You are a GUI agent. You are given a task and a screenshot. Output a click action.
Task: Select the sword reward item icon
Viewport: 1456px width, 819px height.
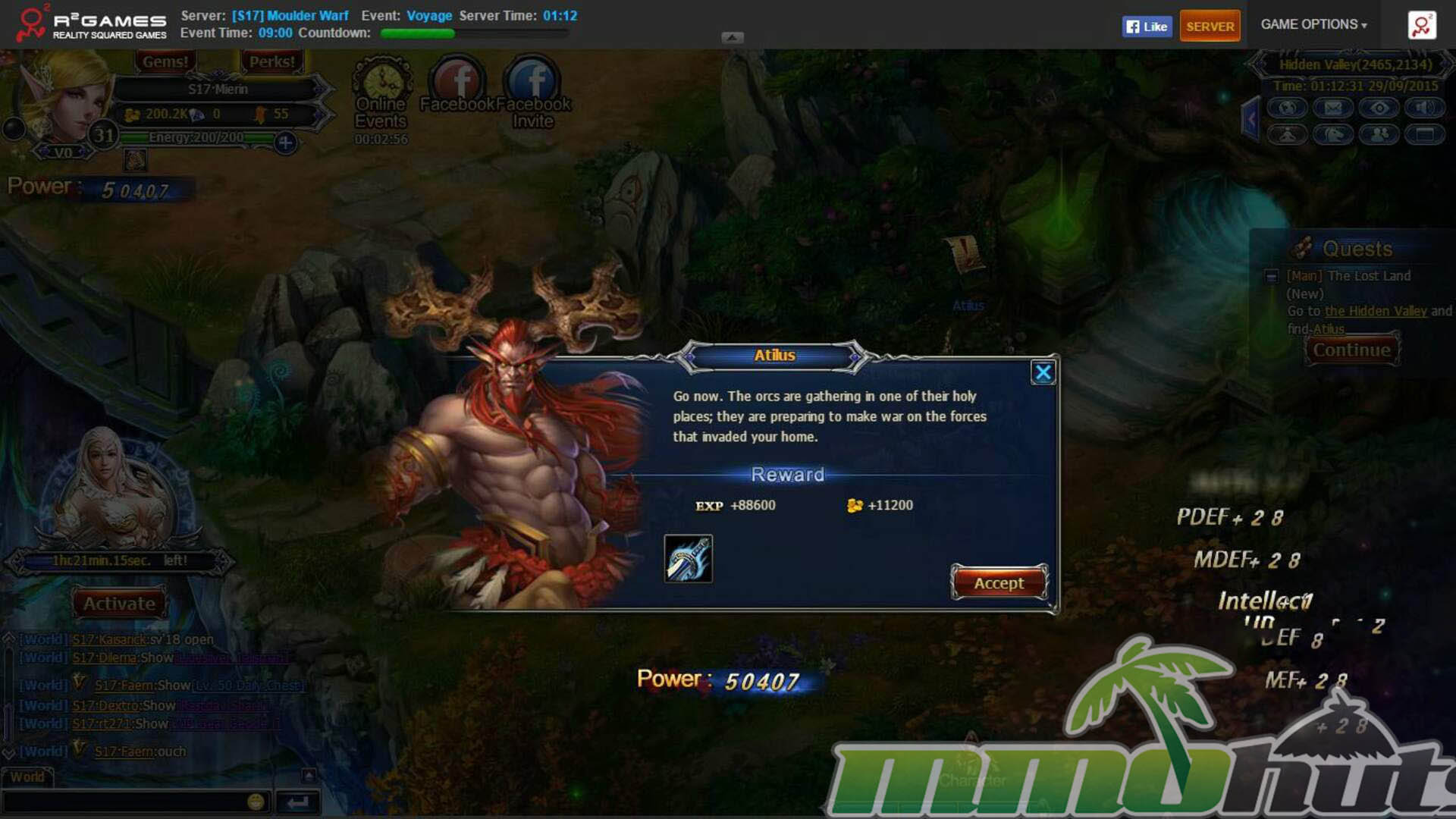click(x=688, y=559)
